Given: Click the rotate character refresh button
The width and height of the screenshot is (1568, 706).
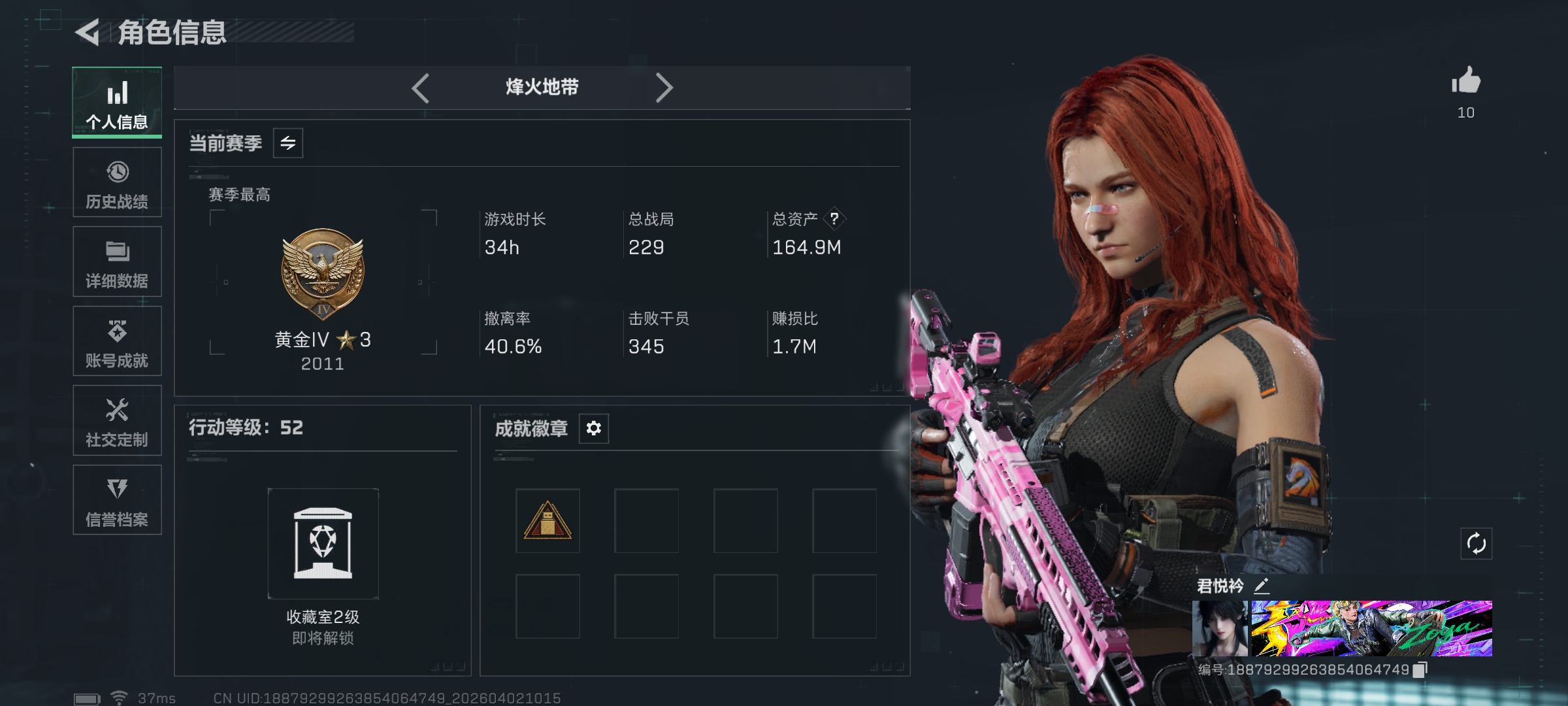Looking at the screenshot, I should pyautogui.click(x=1477, y=543).
